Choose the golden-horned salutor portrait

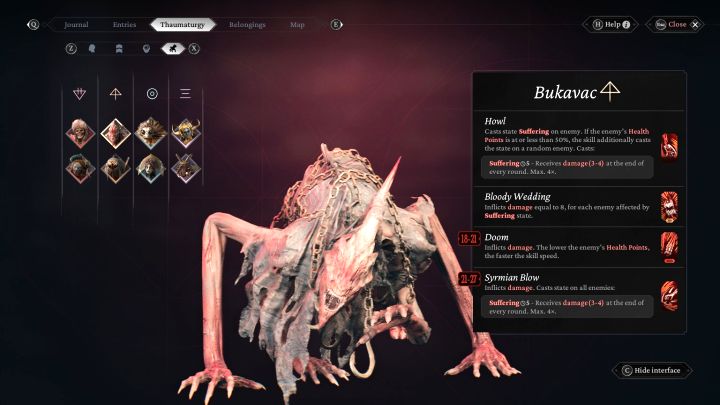pyautogui.click(x=186, y=133)
